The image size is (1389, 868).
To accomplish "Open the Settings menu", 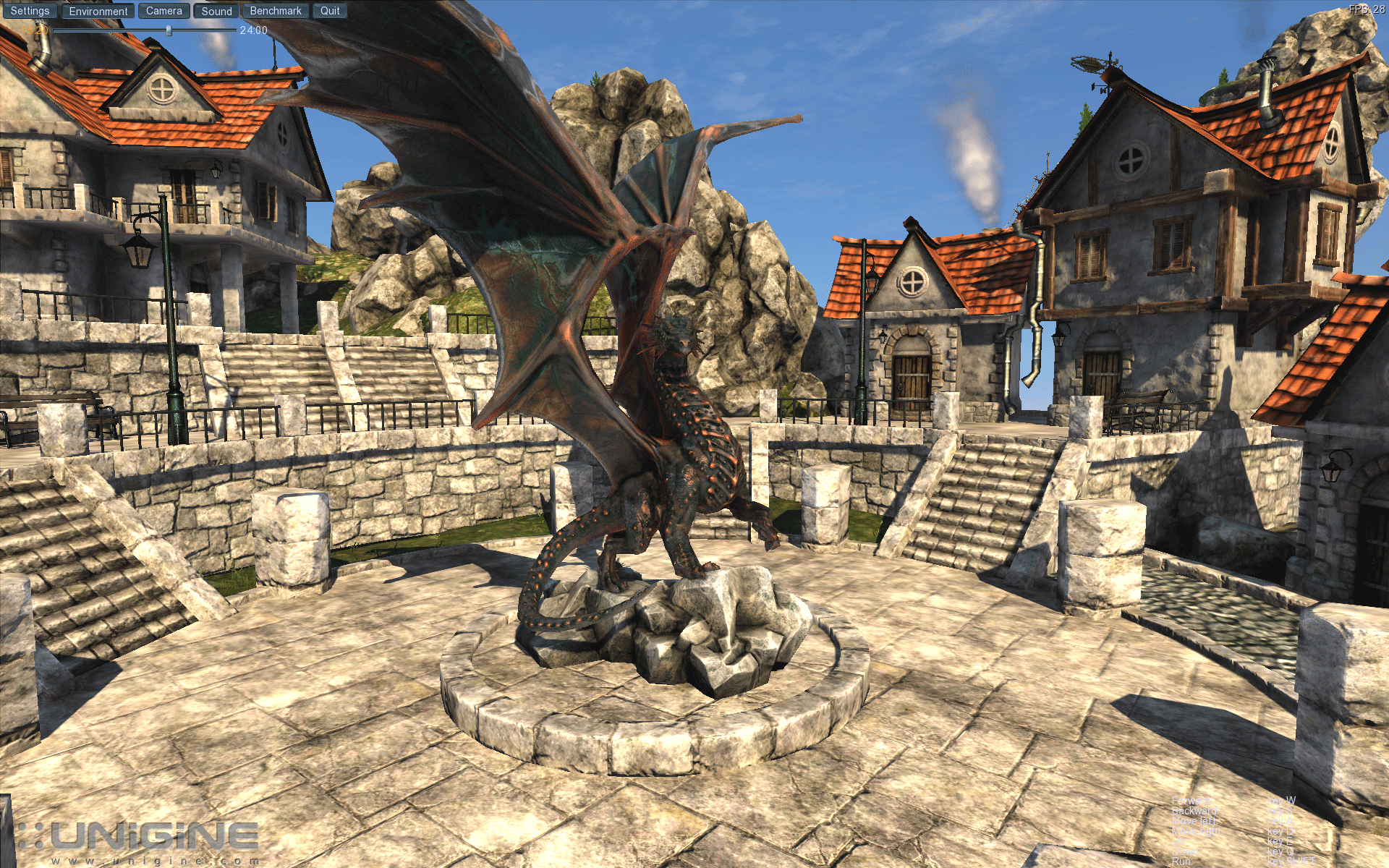I will point(30,11).
